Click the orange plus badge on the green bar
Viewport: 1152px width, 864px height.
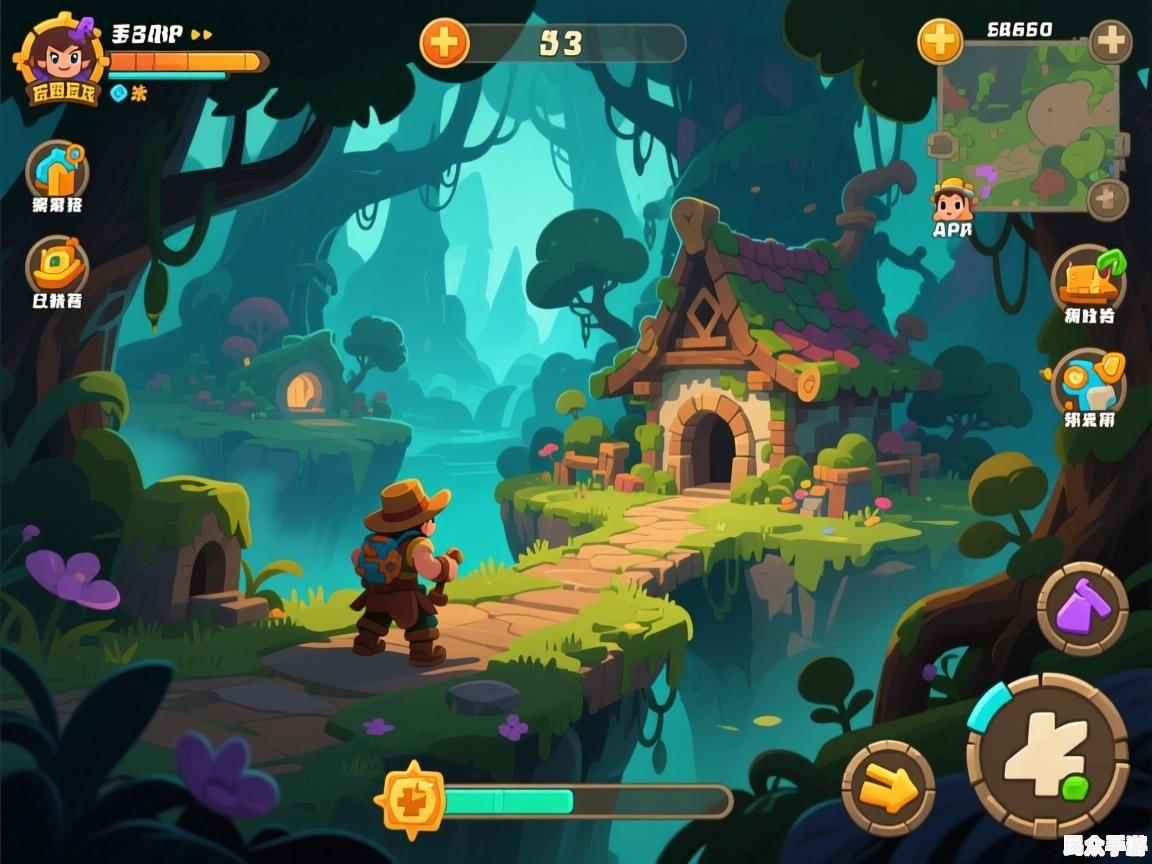410,800
